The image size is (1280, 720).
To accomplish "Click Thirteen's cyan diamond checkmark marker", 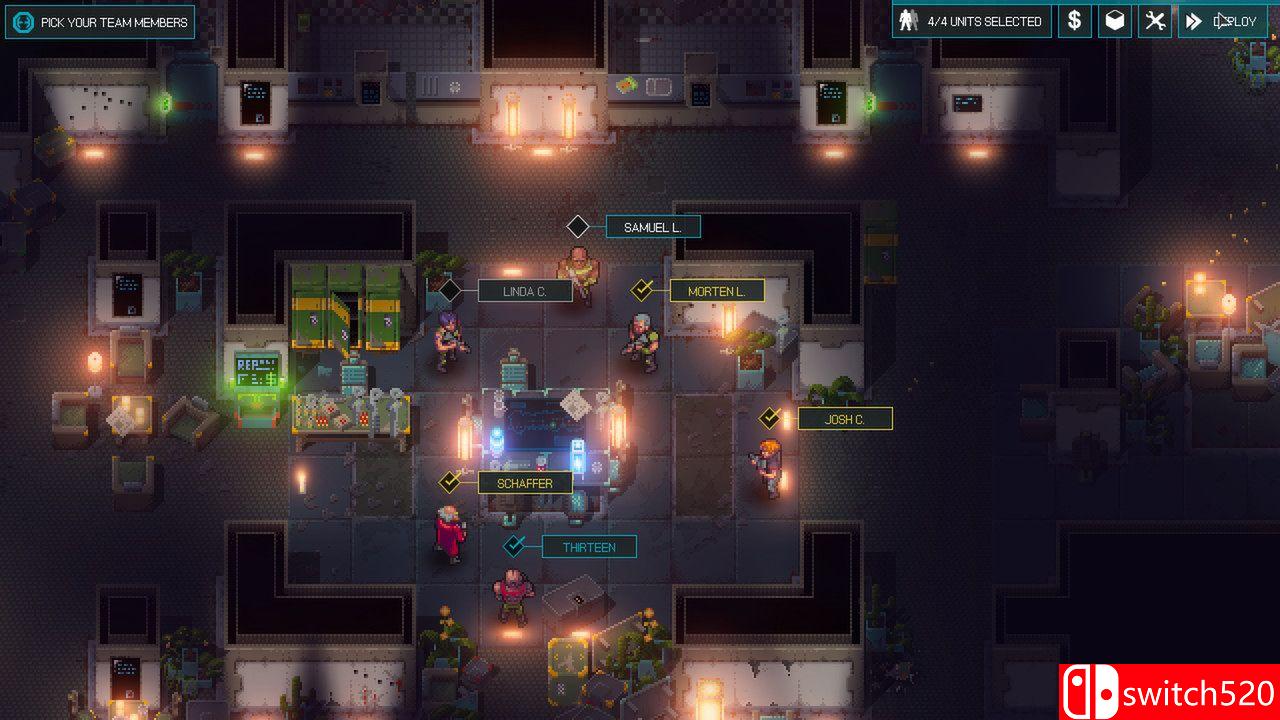I will point(514,546).
